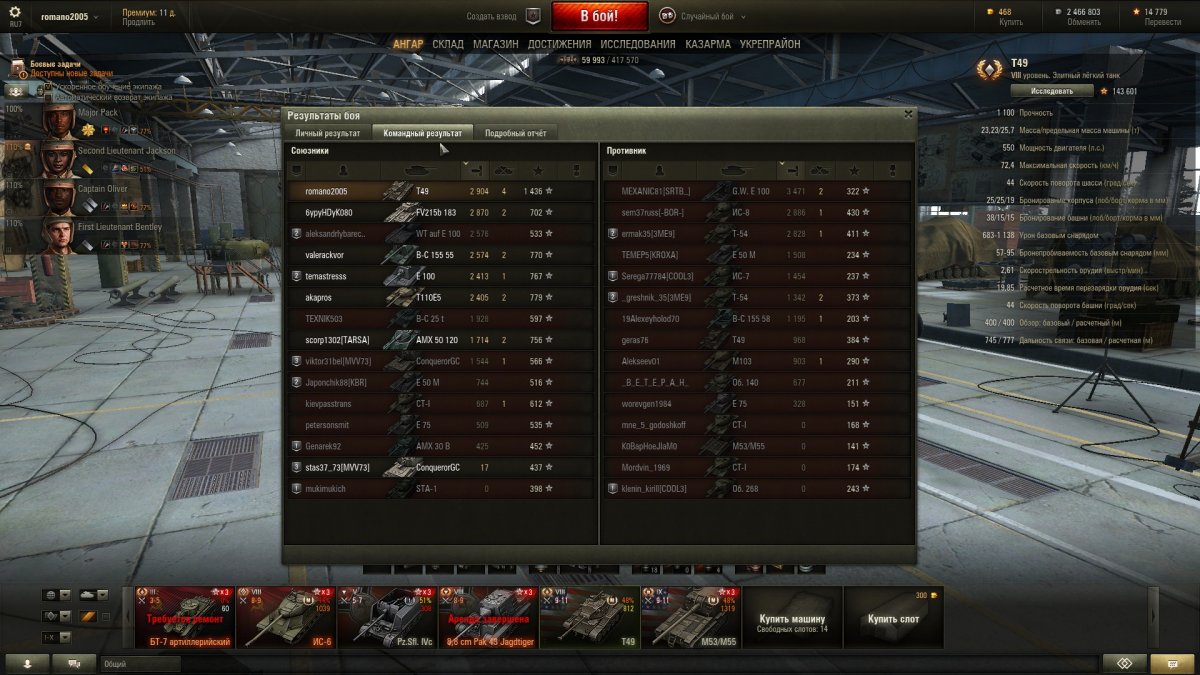Open the СКЛАД menu
Viewport: 1200px width, 675px height.
pos(448,44)
